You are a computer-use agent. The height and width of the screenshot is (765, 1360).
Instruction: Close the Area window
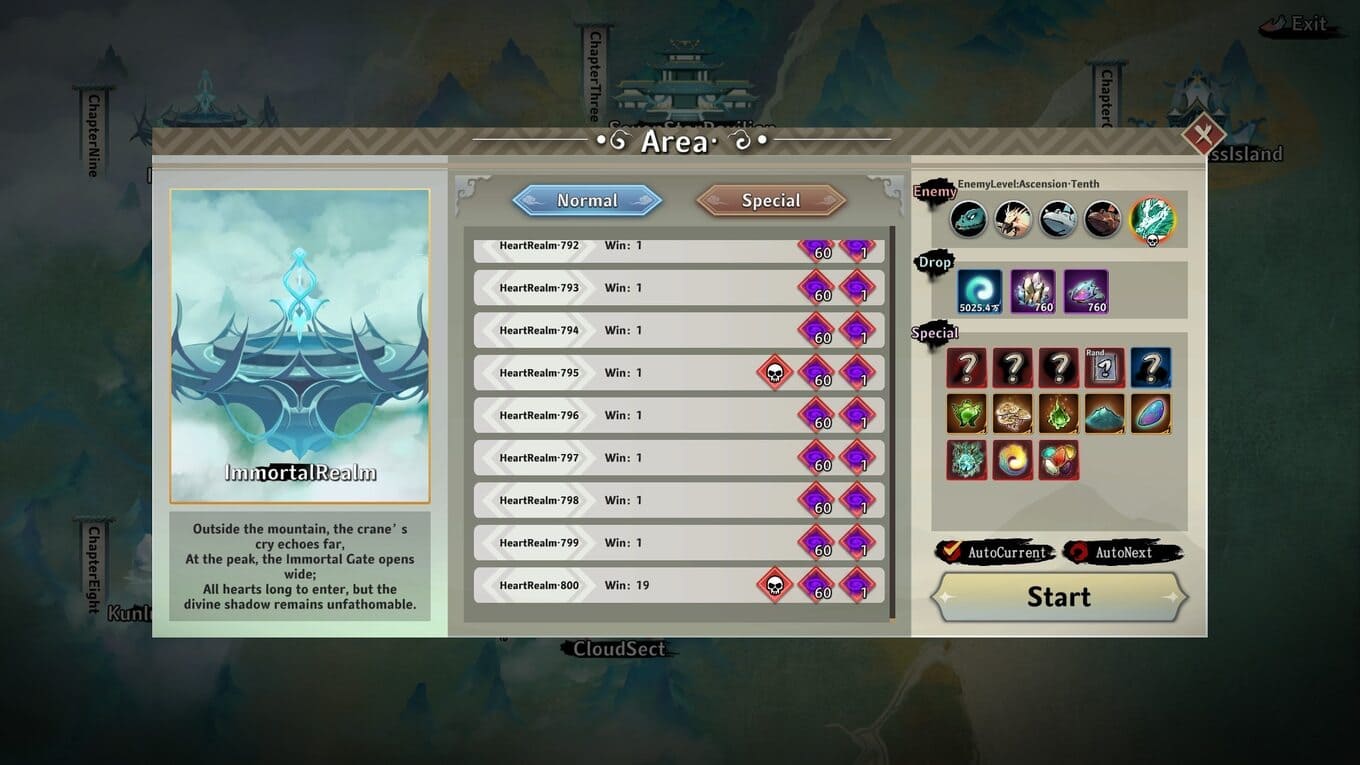coord(1204,135)
